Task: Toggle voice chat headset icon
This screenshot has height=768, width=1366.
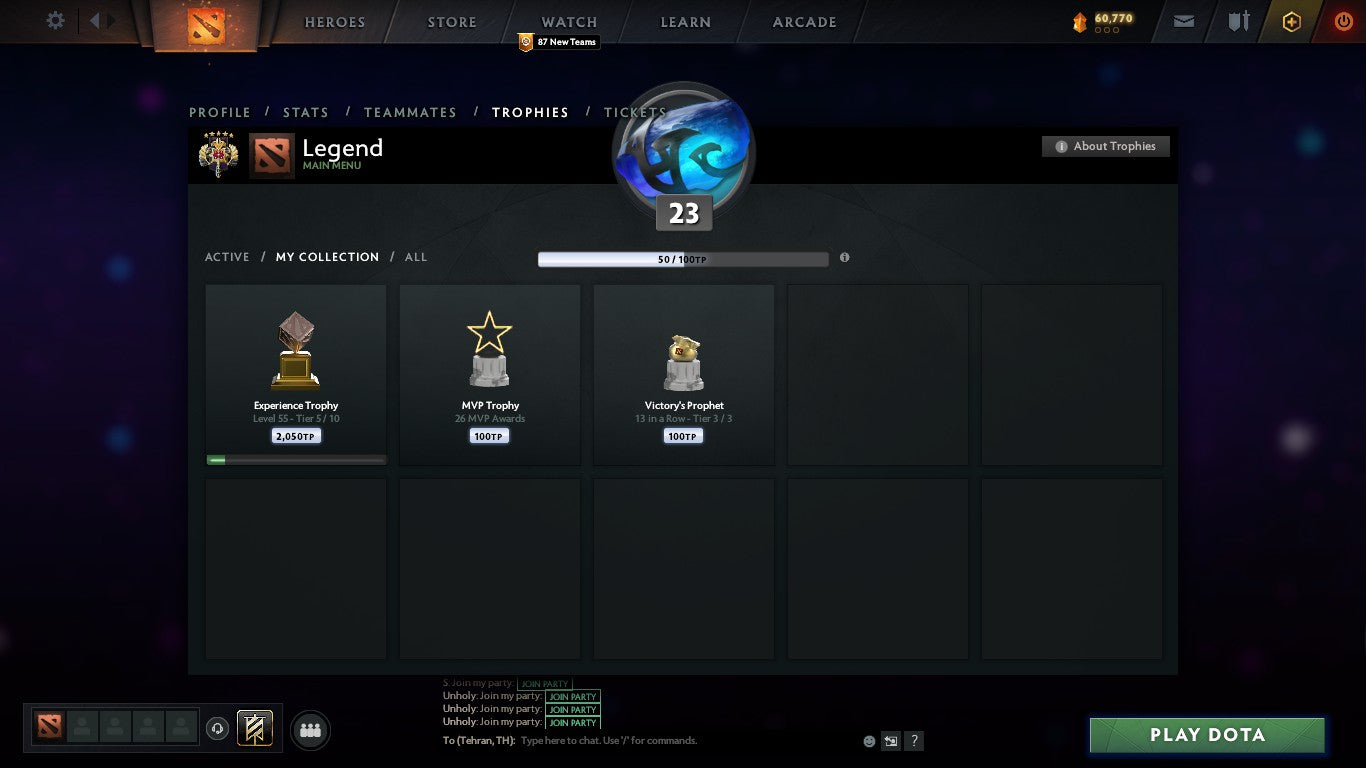Action: pos(218,728)
